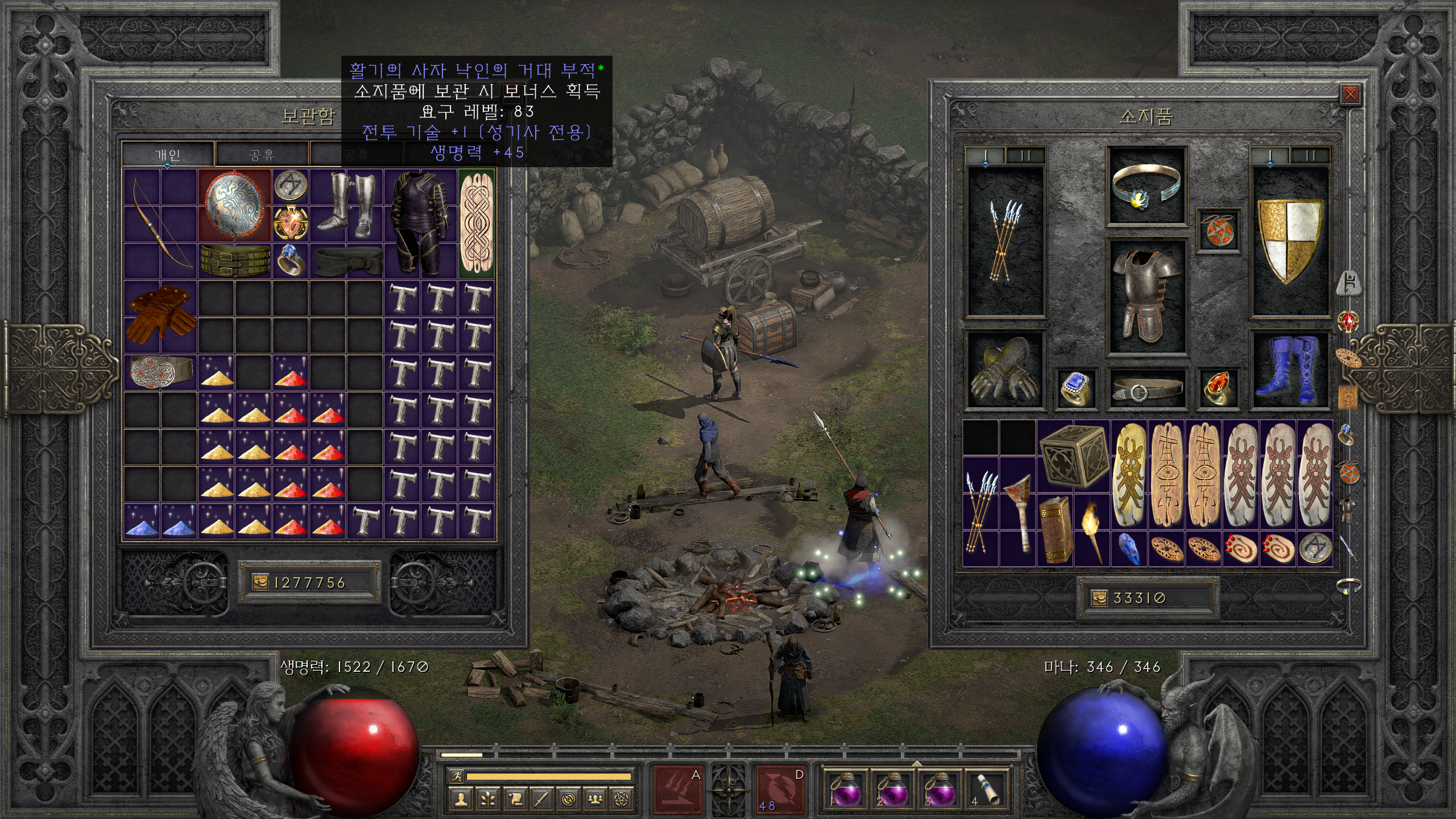1456x819 pixels.
Task: Click the inventory gold button showing 33310
Action: click(1099, 598)
